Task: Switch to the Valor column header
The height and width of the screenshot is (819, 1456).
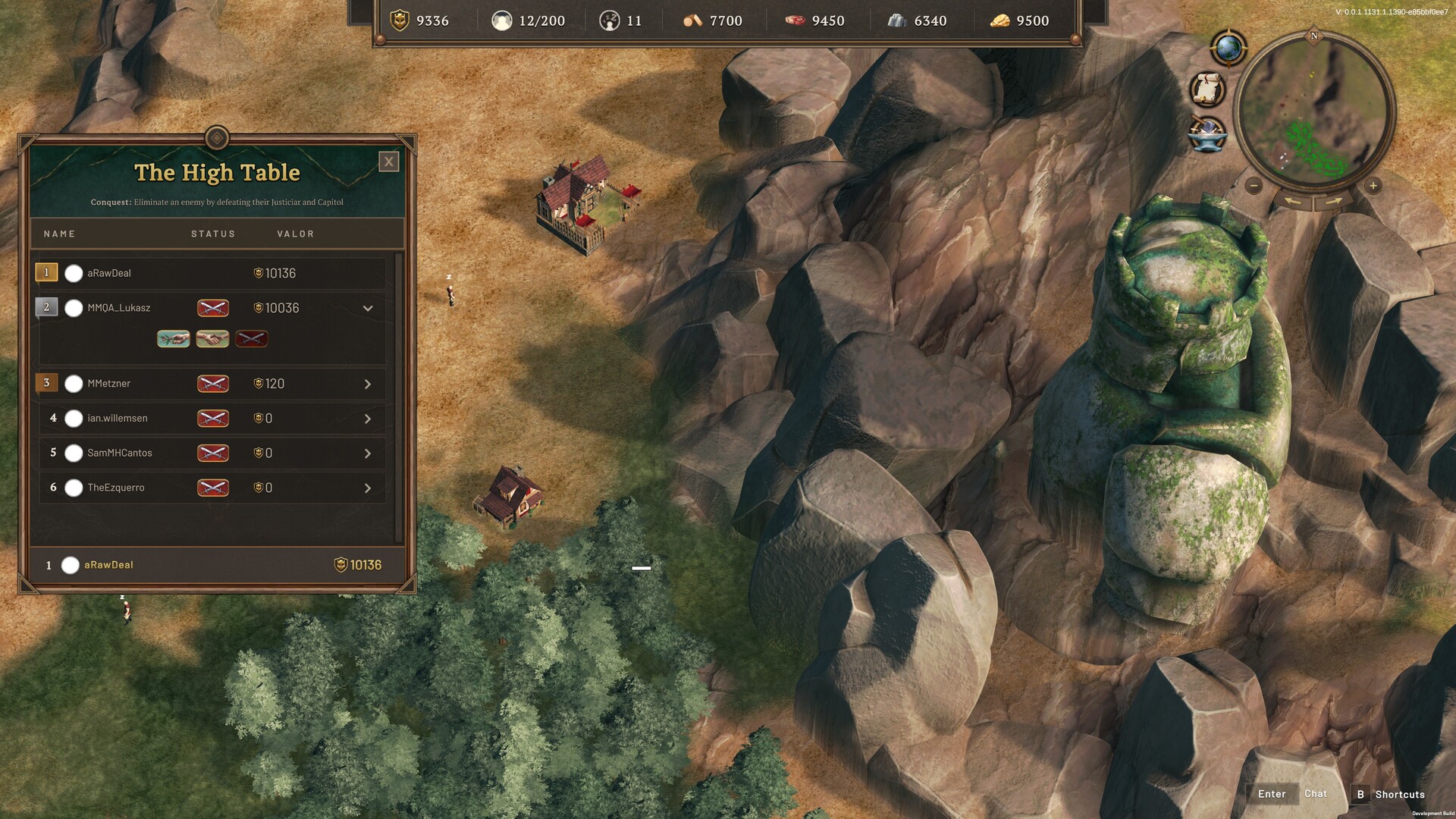Action: coord(295,234)
